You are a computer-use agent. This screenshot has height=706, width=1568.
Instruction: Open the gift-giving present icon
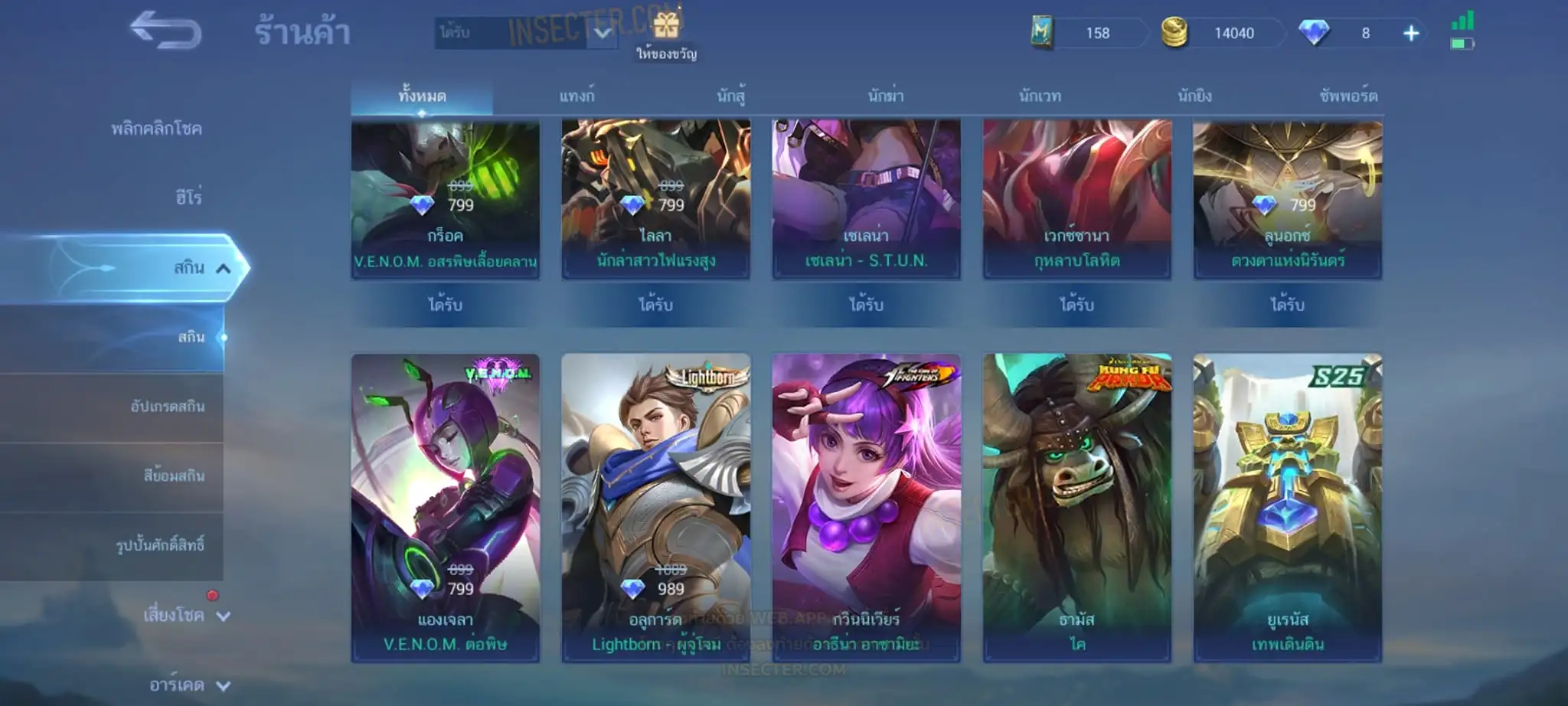click(x=666, y=28)
